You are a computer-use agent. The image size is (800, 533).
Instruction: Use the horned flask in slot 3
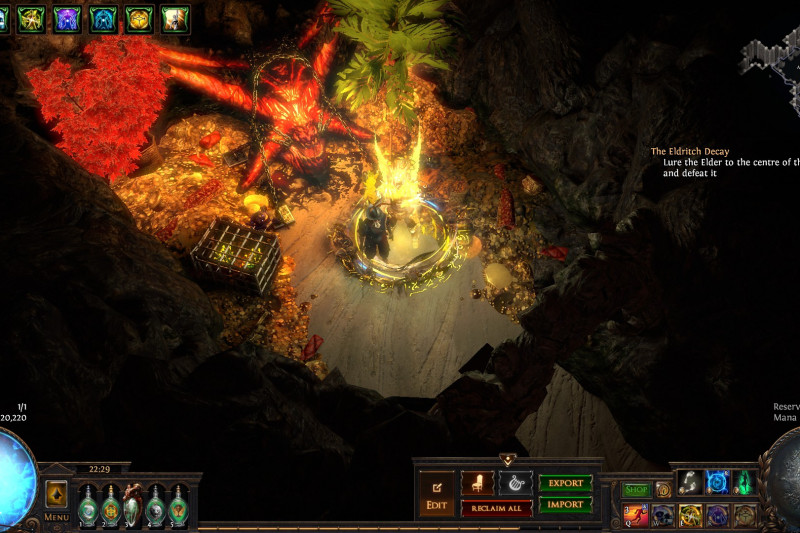tap(132, 505)
